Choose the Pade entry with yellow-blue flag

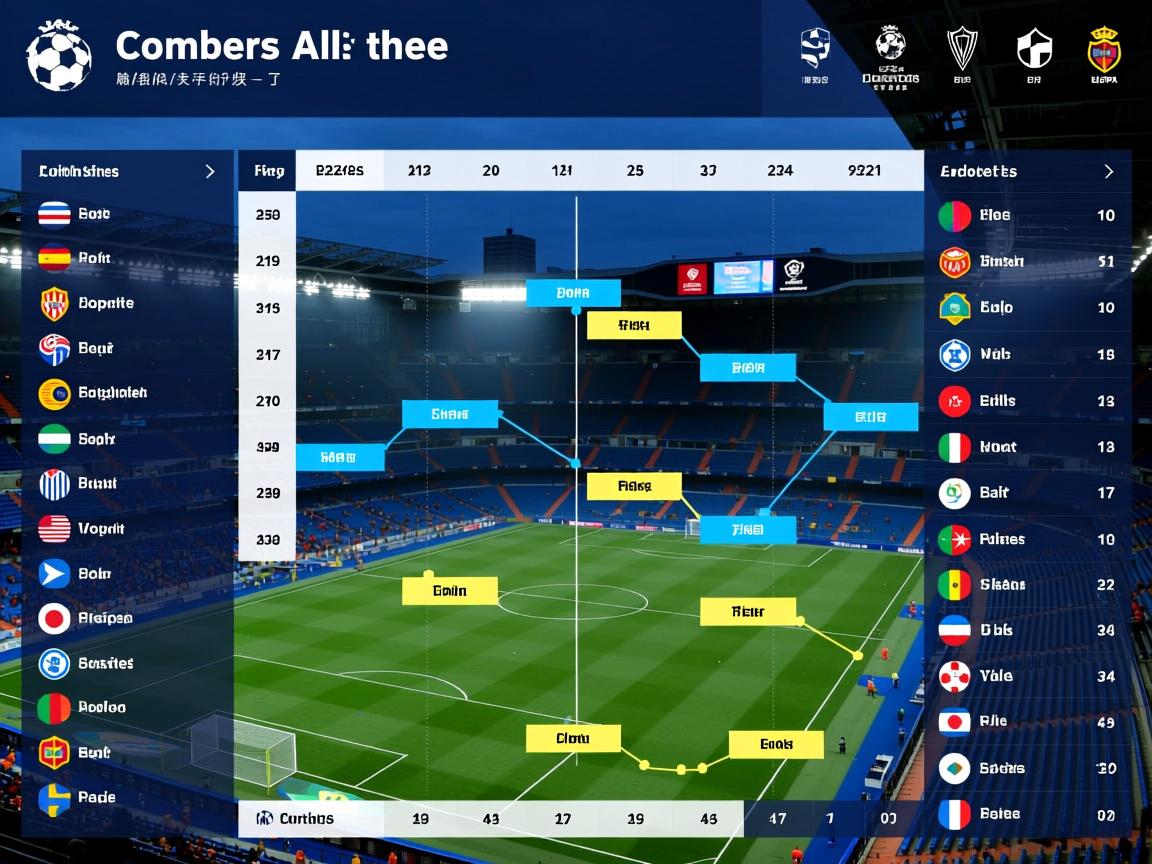96,797
